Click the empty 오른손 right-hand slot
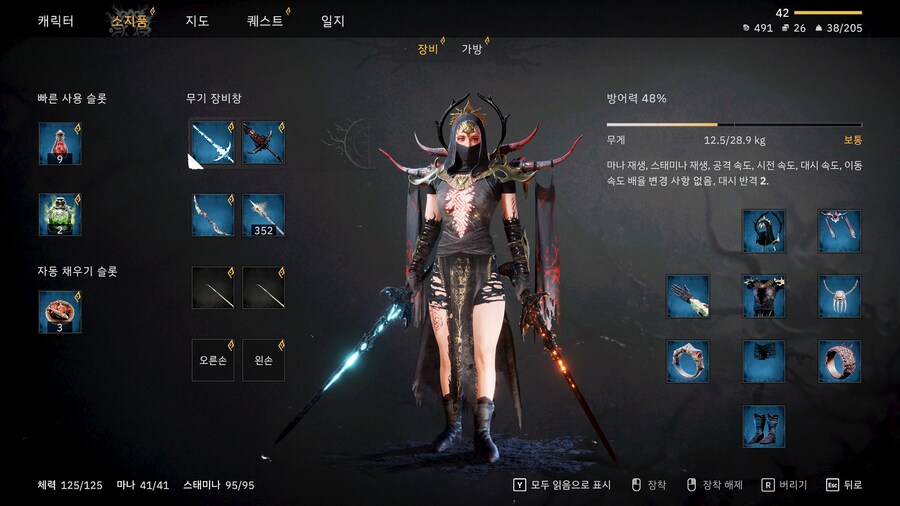This screenshot has height=506, width=900. 213,360
